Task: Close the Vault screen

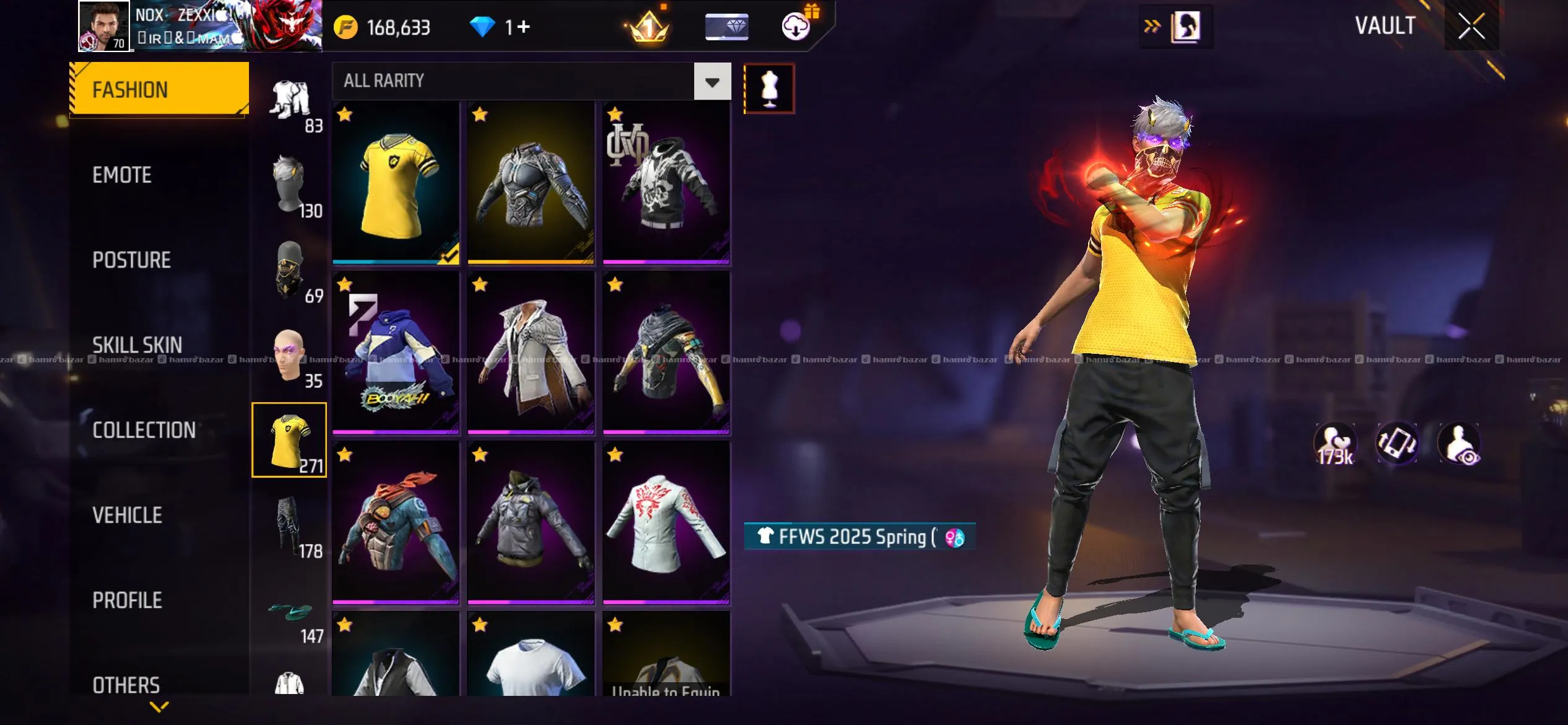Action: click(1471, 26)
